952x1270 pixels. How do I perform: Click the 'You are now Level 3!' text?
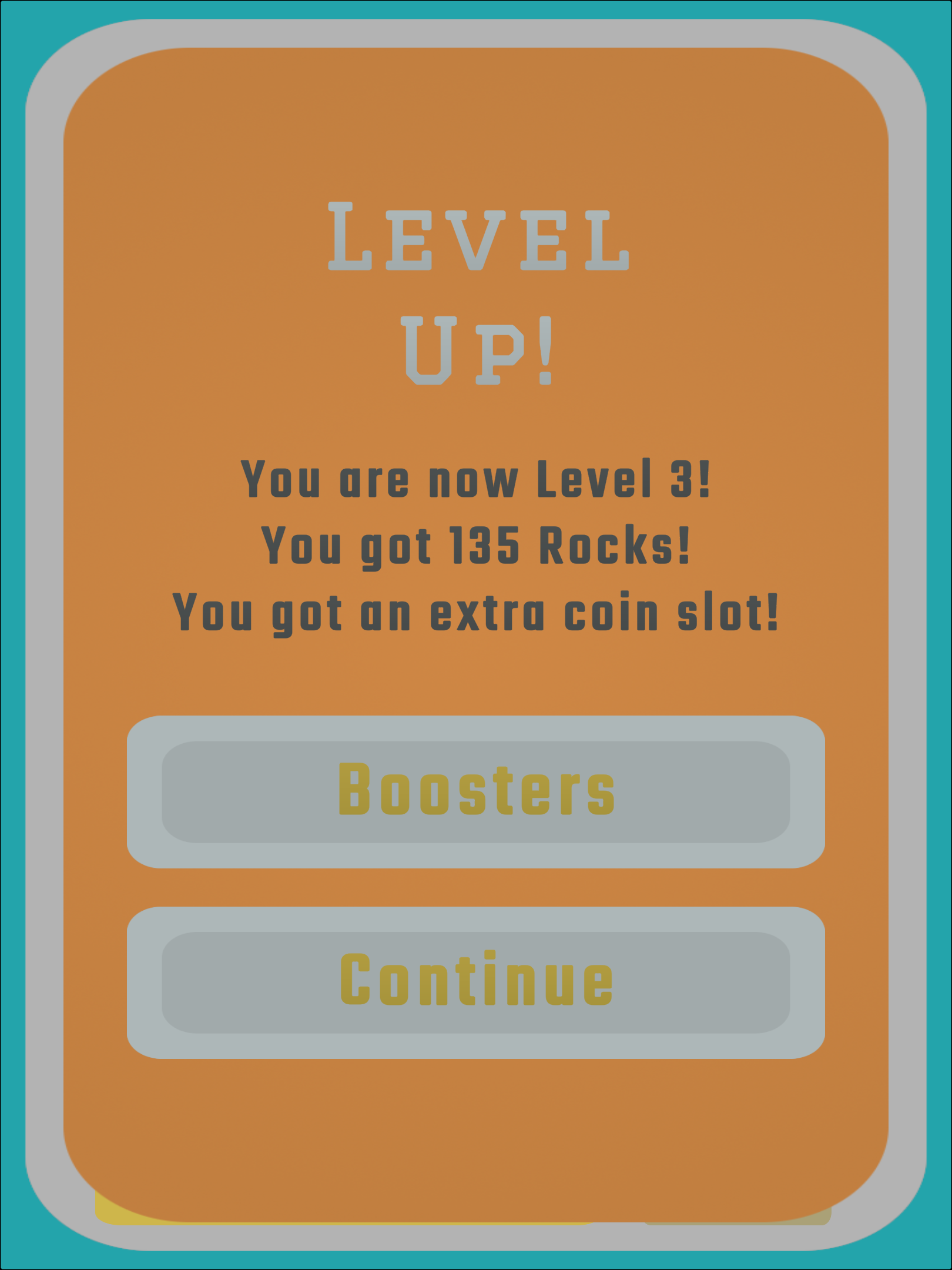point(476,479)
